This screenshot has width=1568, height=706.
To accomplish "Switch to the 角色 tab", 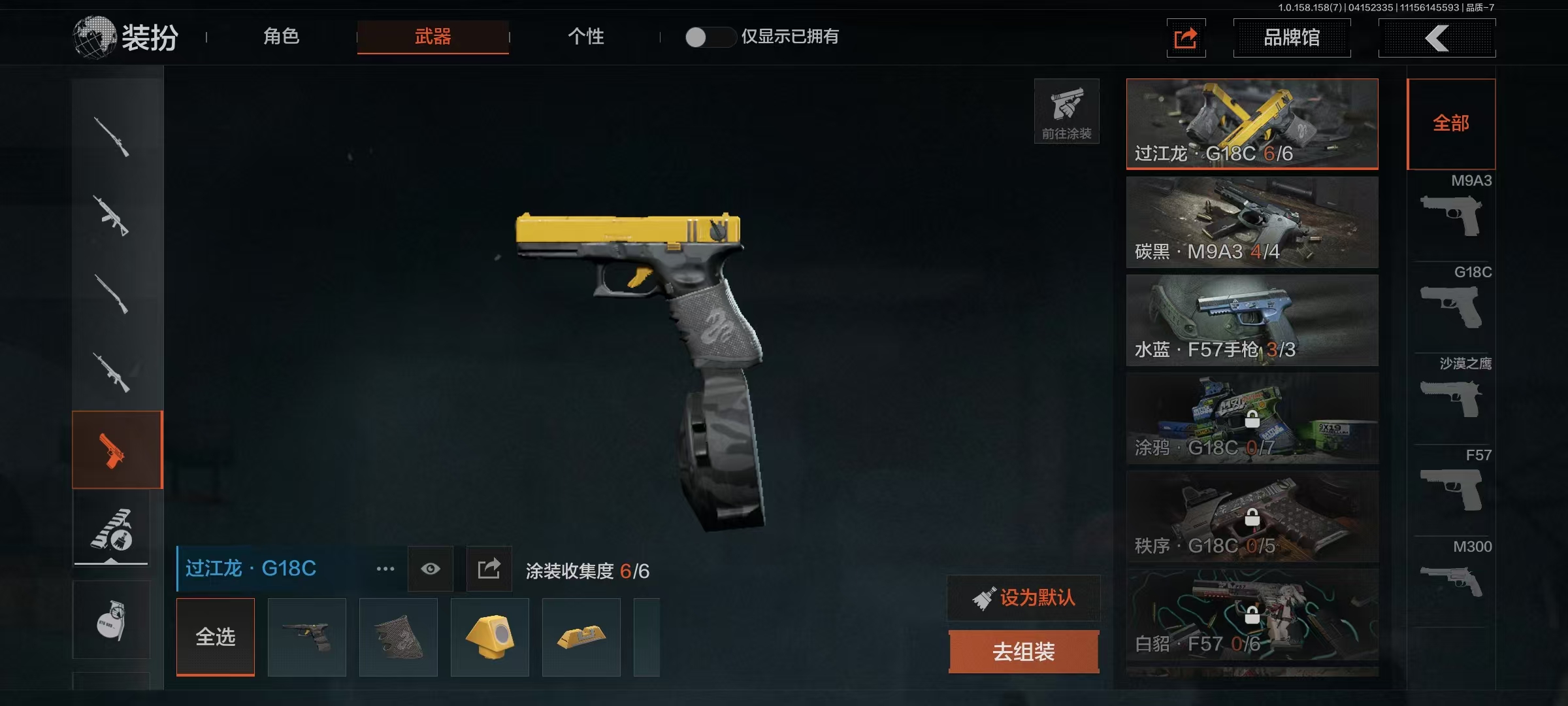I will tap(282, 37).
